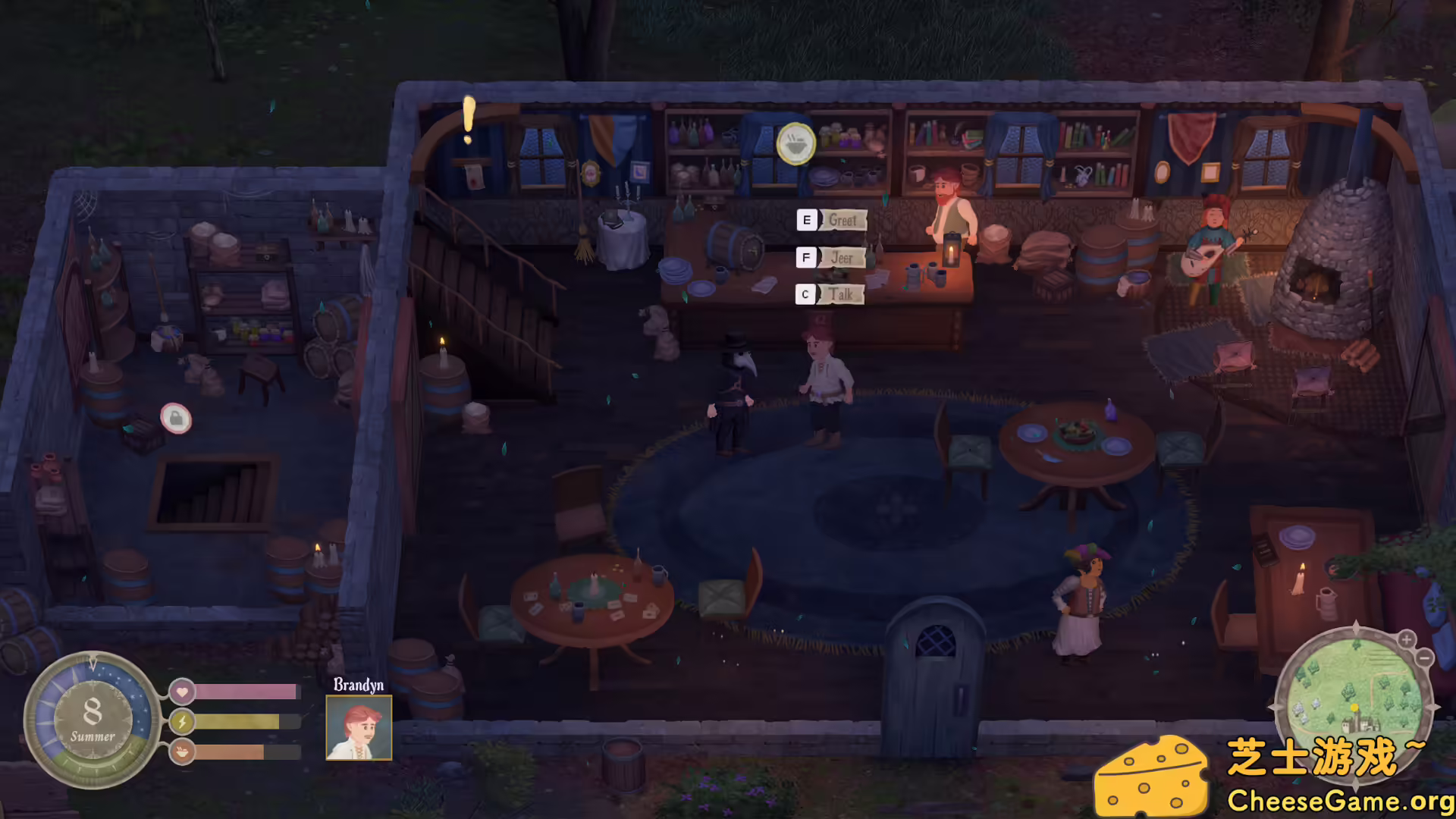
Task: Select the food bowl marker icon
Action: pyautogui.click(x=795, y=143)
